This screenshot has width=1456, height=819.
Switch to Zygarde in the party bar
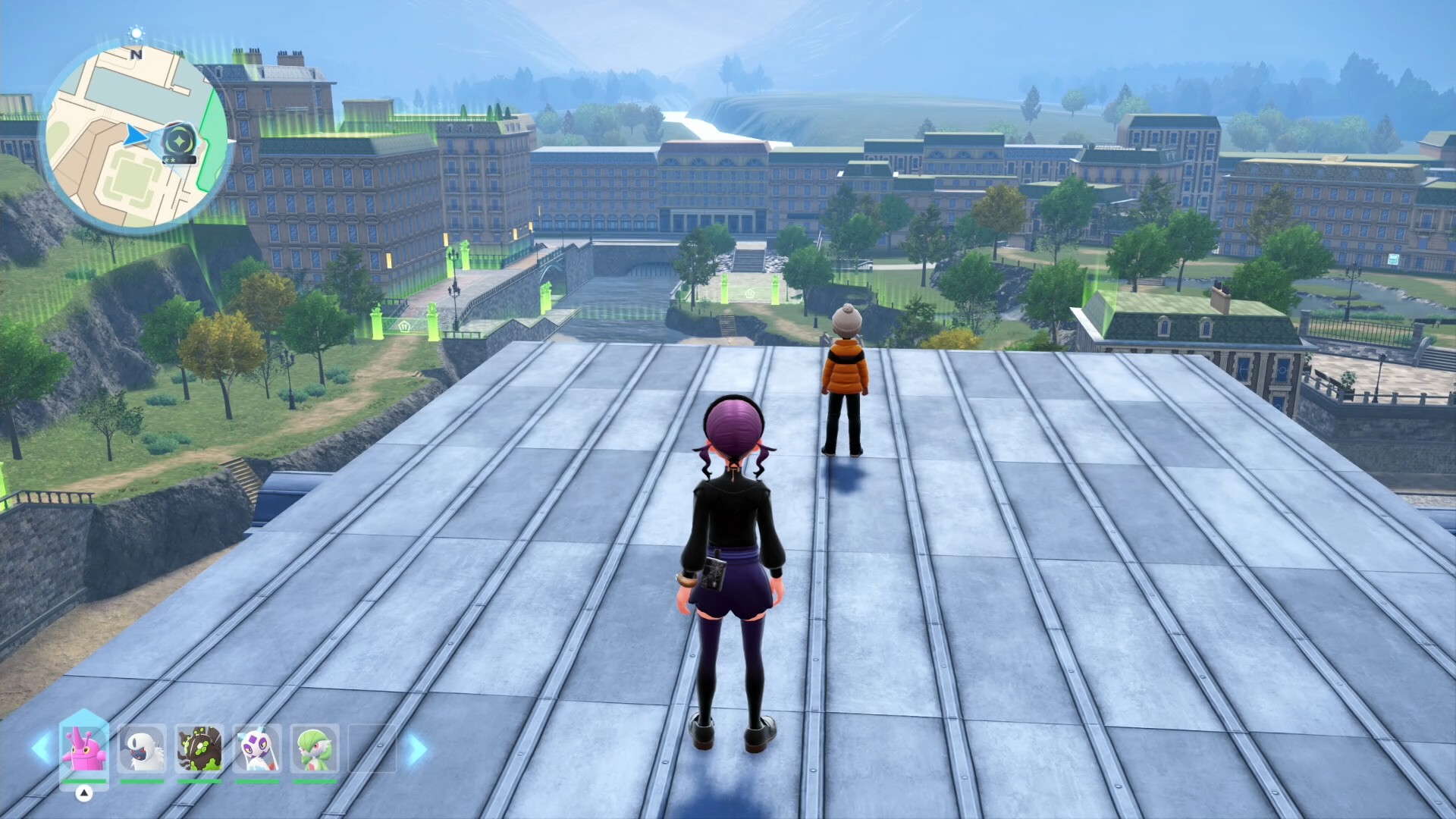199,748
